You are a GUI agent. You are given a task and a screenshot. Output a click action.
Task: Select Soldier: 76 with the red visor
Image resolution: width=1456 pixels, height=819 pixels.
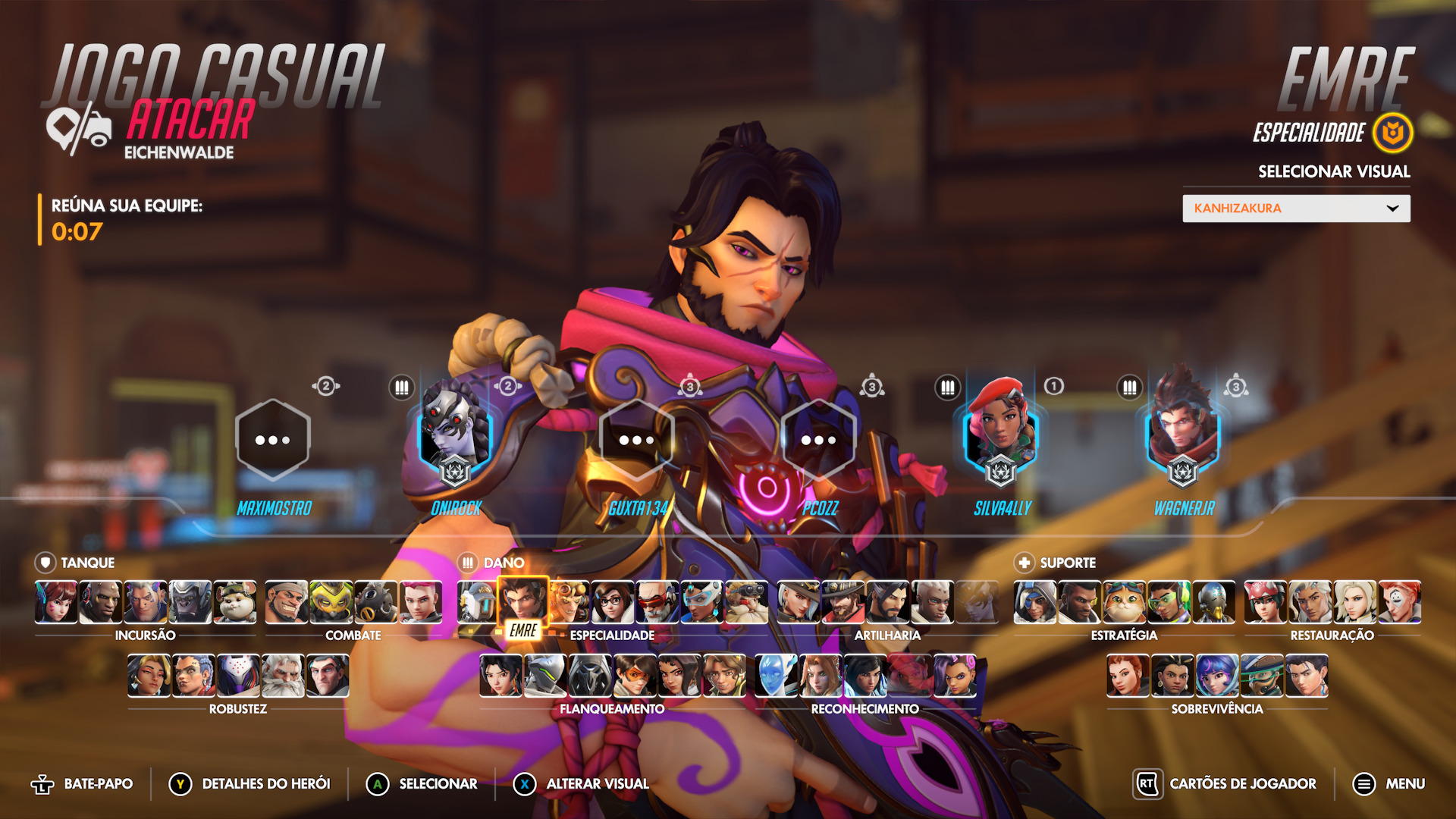tap(657, 602)
